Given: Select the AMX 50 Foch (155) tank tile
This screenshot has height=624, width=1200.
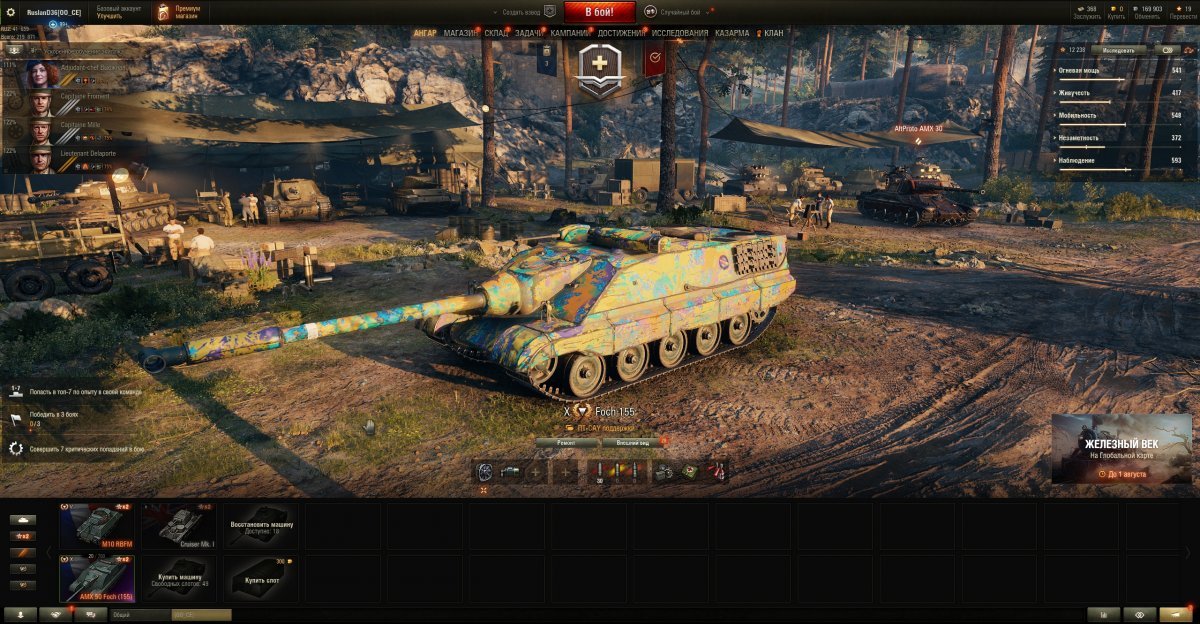Looking at the screenshot, I should pyautogui.click(x=97, y=578).
